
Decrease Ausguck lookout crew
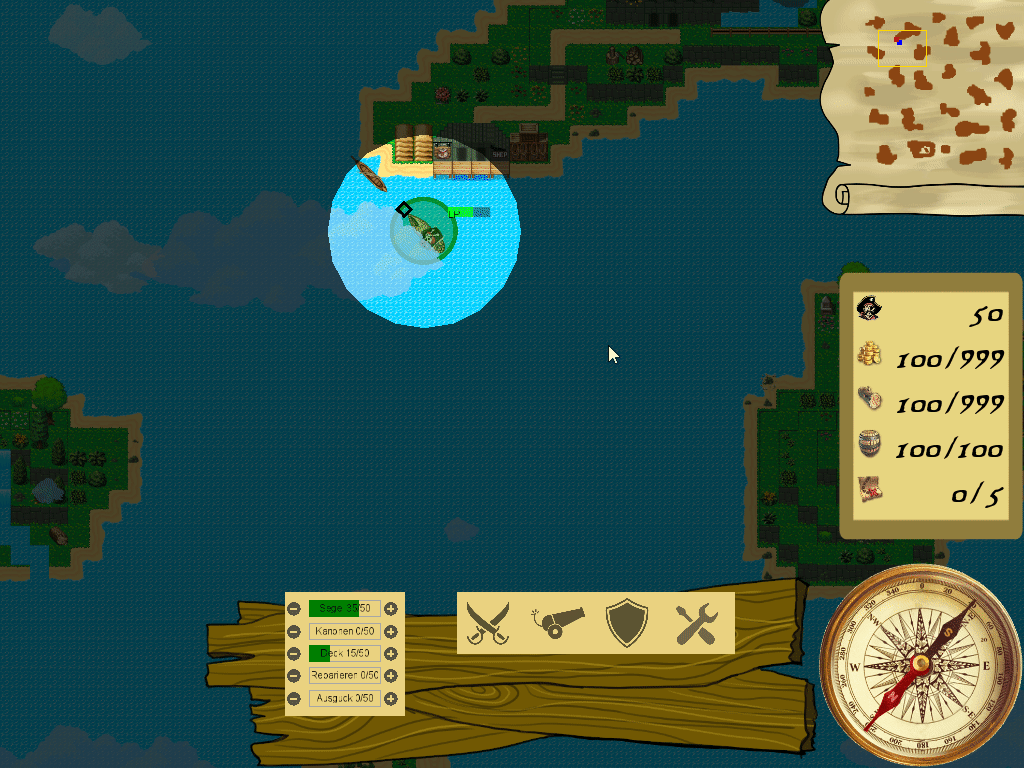[x=294, y=698]
